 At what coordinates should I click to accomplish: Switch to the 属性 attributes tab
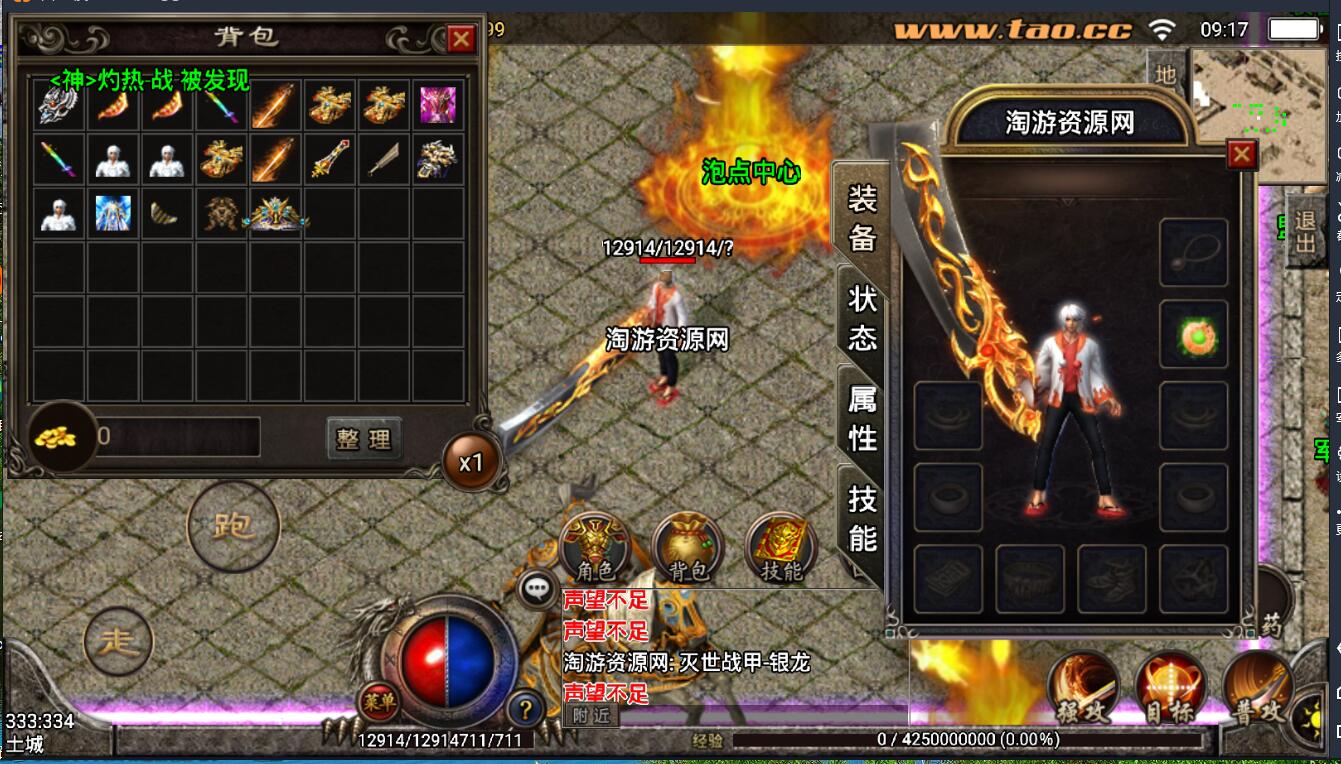pyautogui.click(x=862, y=418)
